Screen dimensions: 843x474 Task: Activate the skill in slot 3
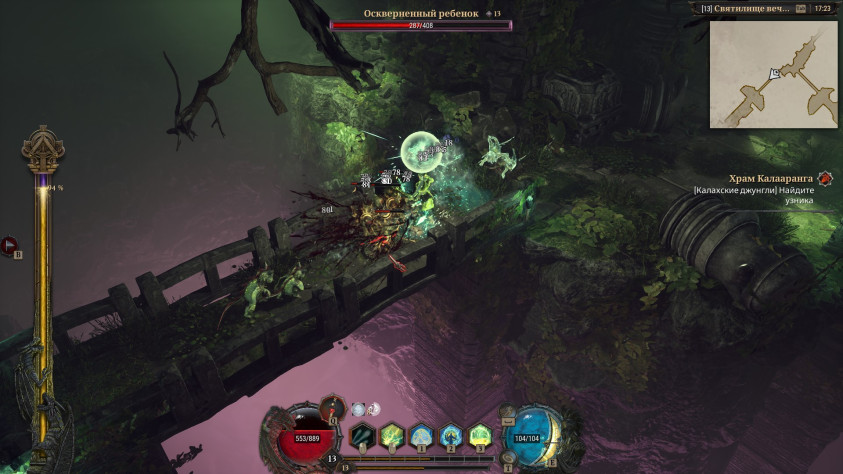480,434
